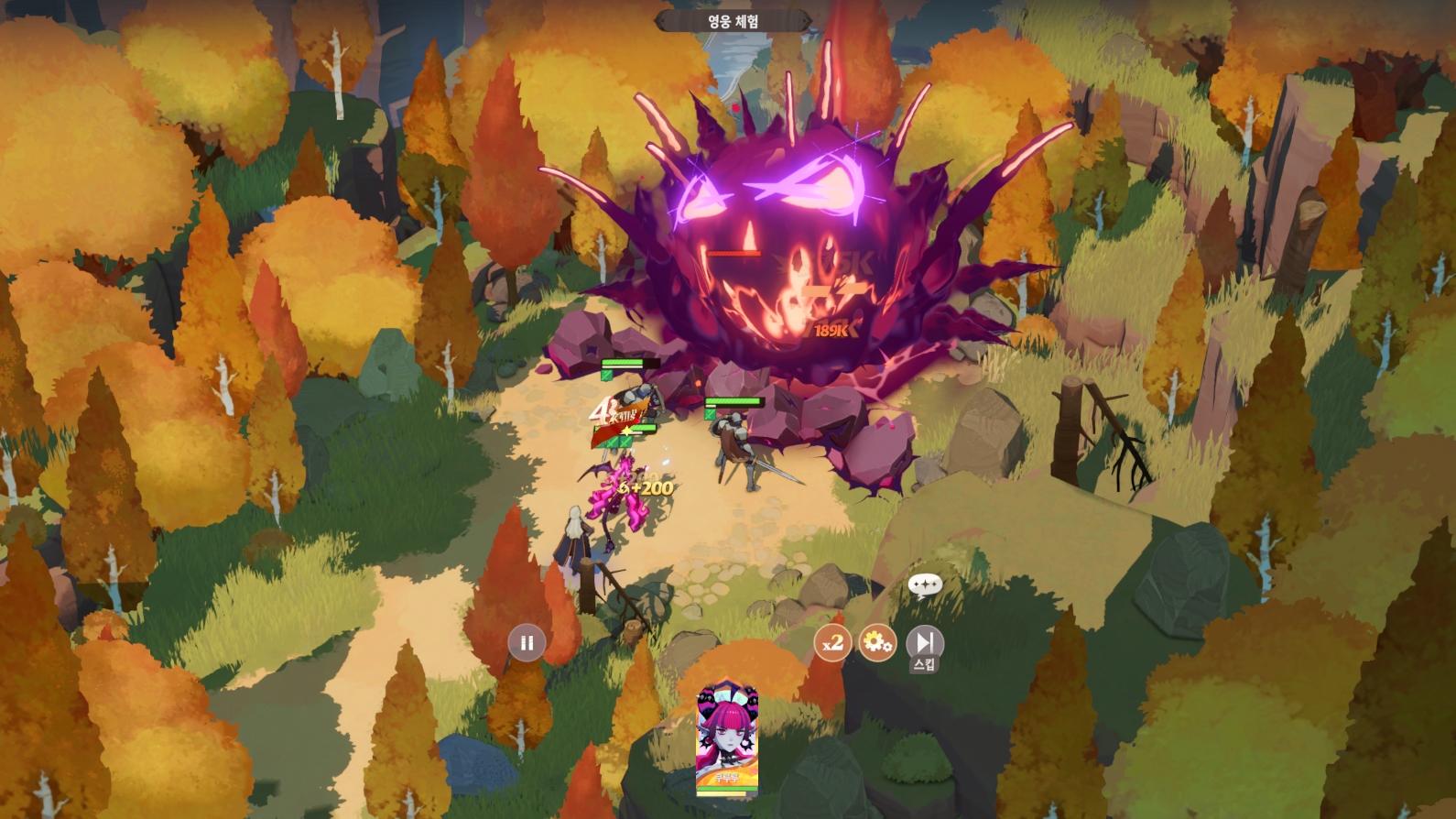Toggle the x2 battle speed
Image resolution: width=1456 pixels, height=819 pixels.
pyautogui.click(x=832, y=643)
